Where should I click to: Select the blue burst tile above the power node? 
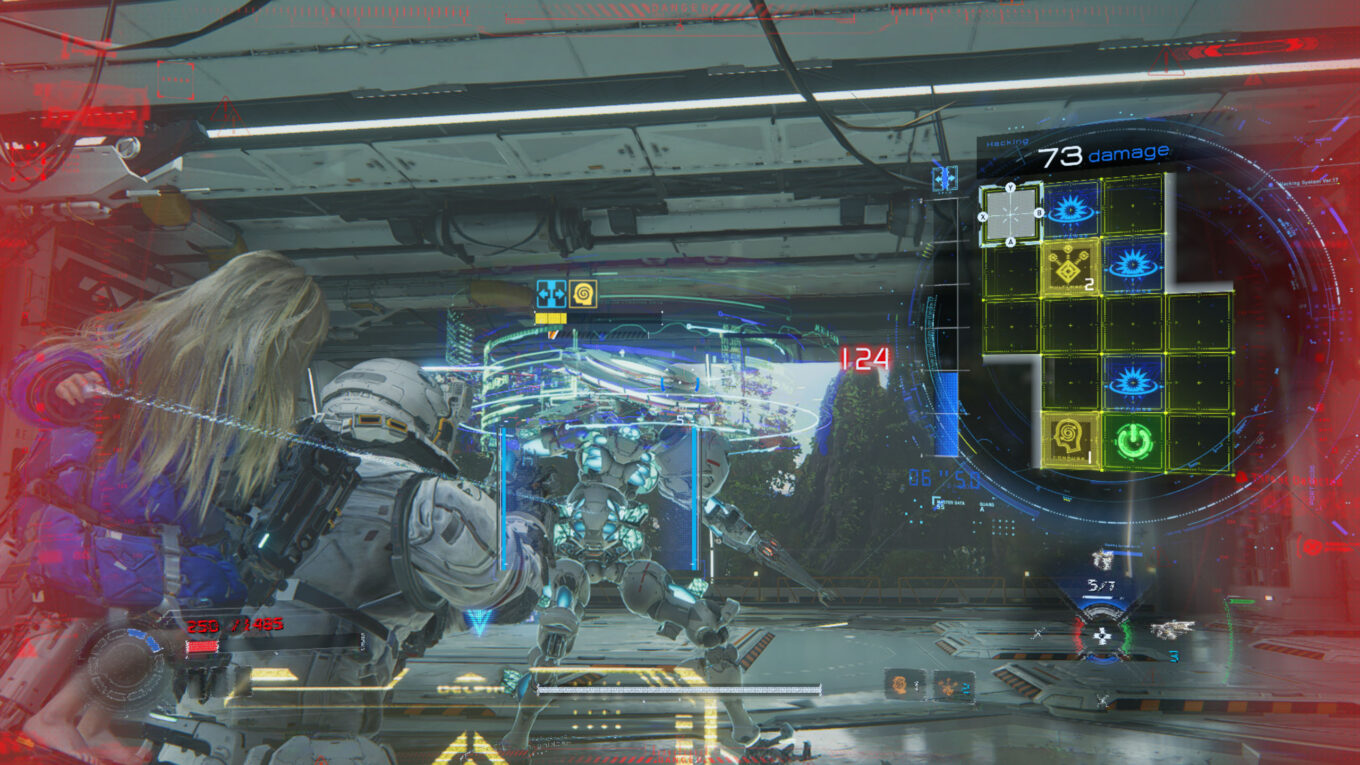click(1133, 382)
